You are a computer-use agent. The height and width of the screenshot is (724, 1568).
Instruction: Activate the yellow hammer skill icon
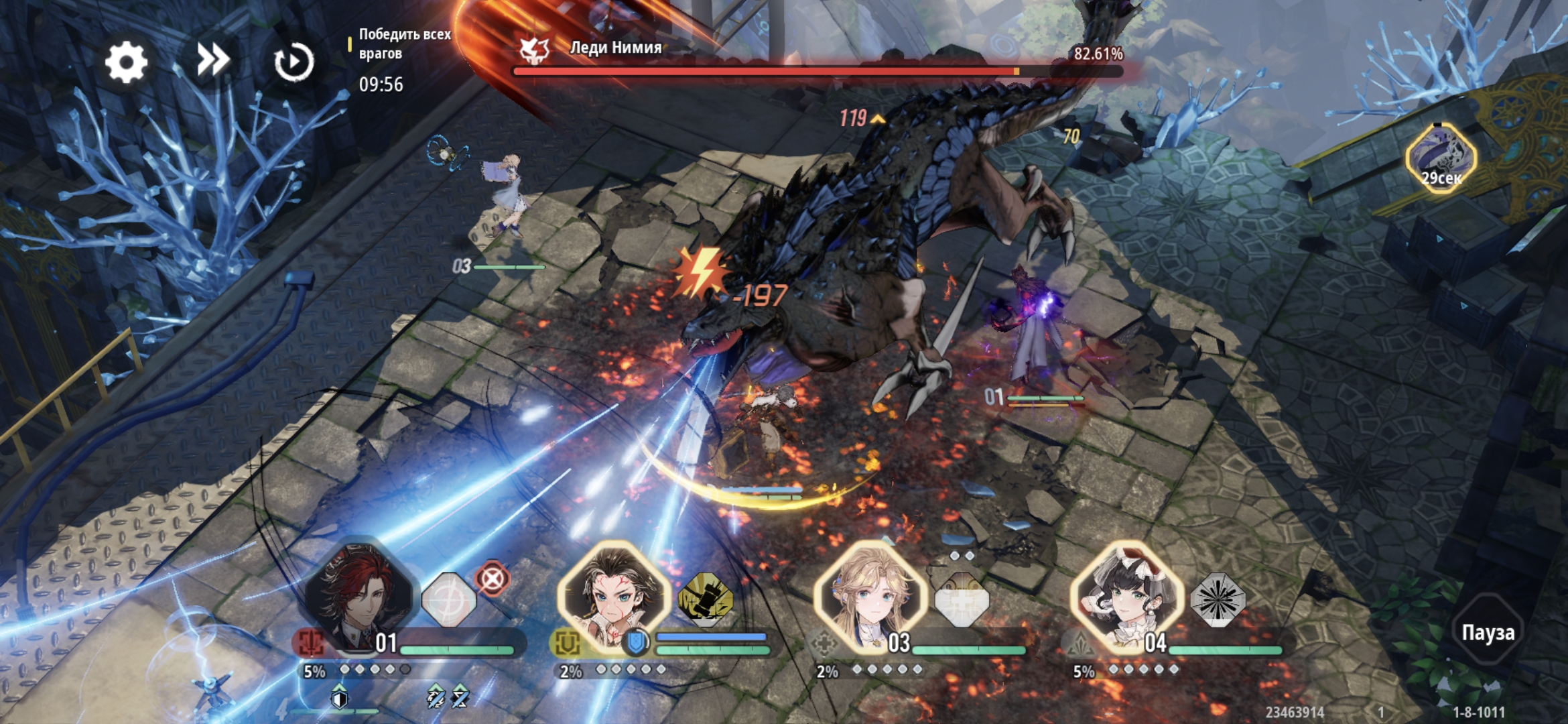[705, 600]
